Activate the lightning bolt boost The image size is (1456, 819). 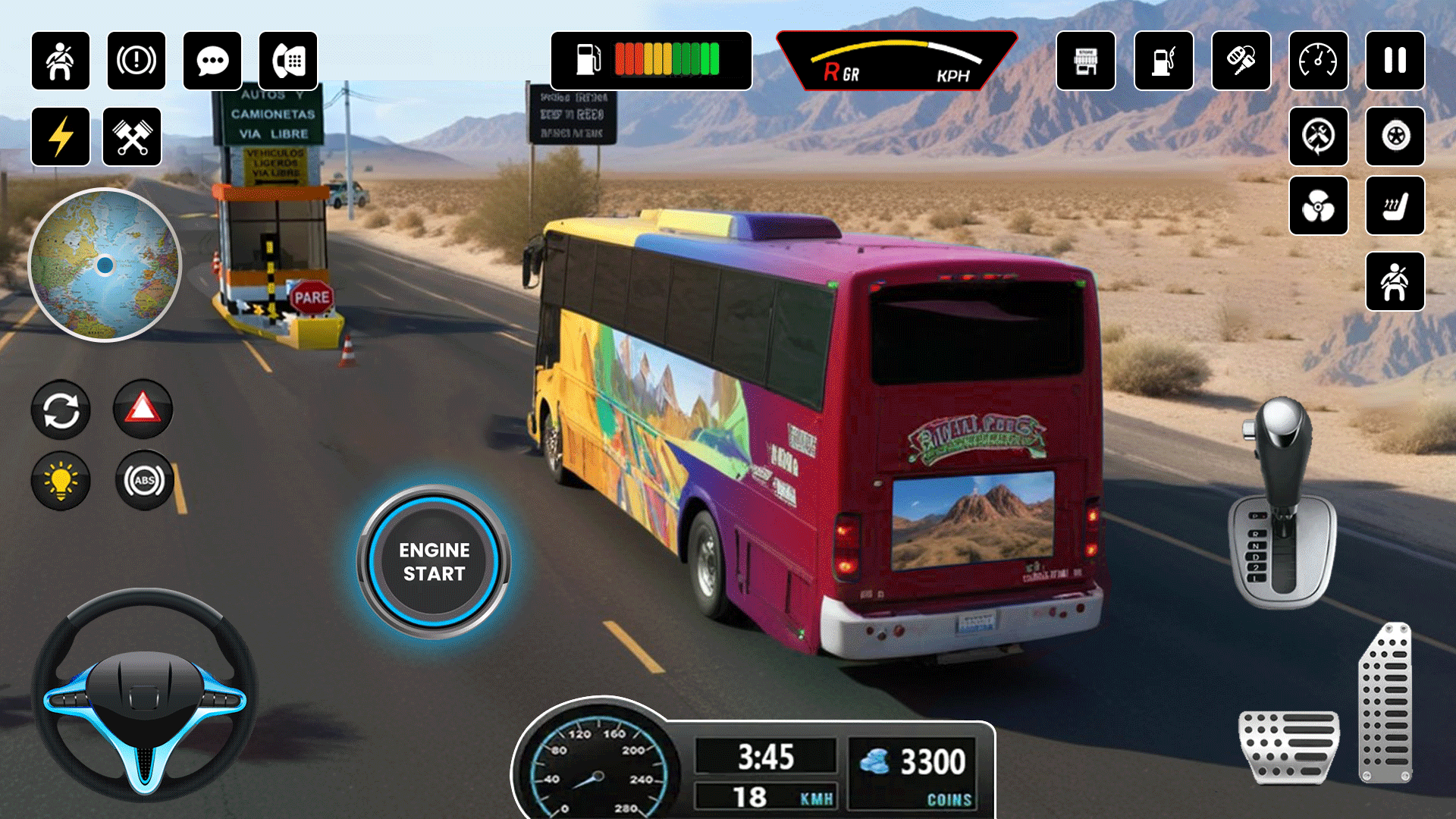tap(61, 136)
